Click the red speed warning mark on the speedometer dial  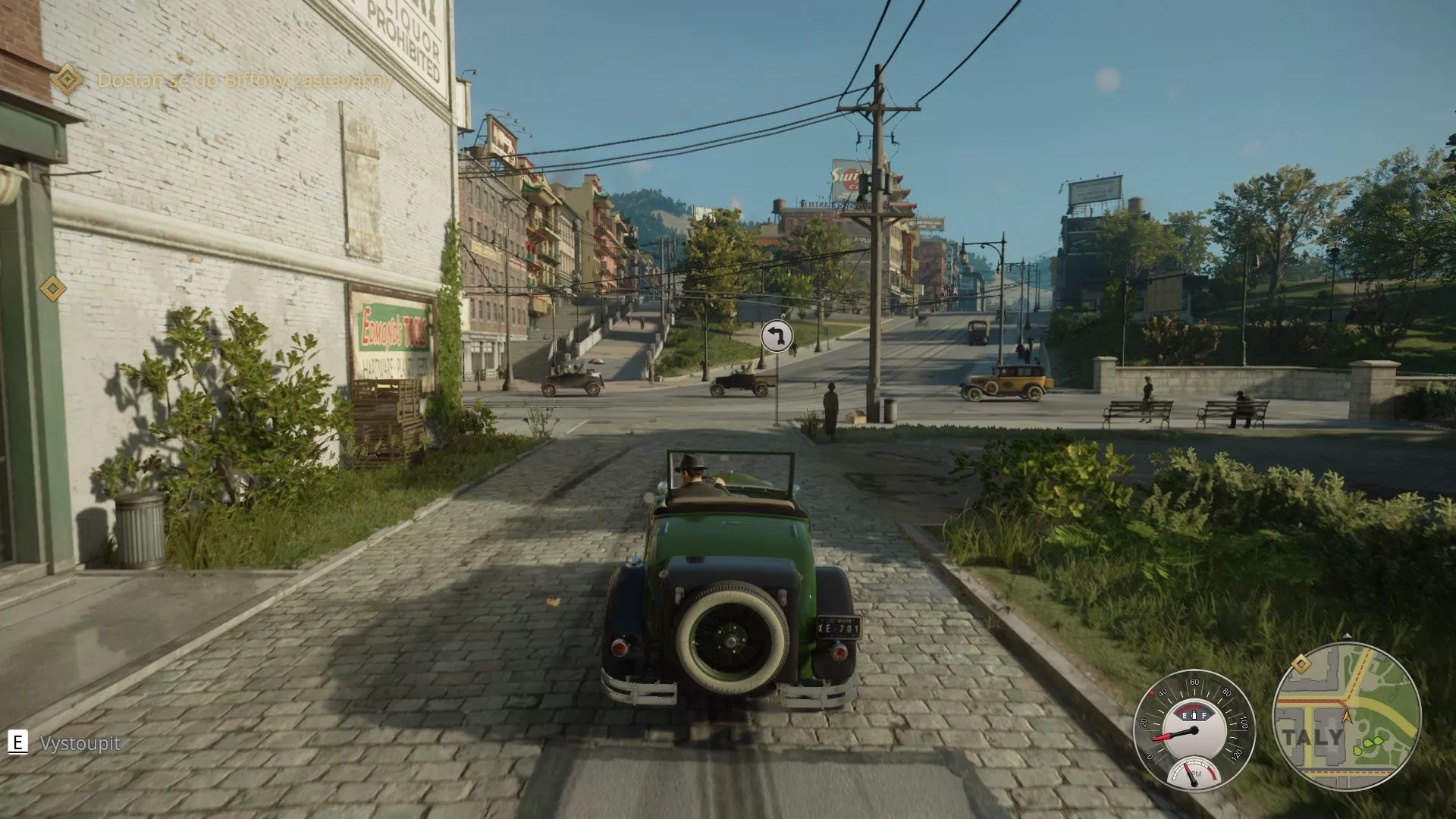click(x=1153, y=692)
